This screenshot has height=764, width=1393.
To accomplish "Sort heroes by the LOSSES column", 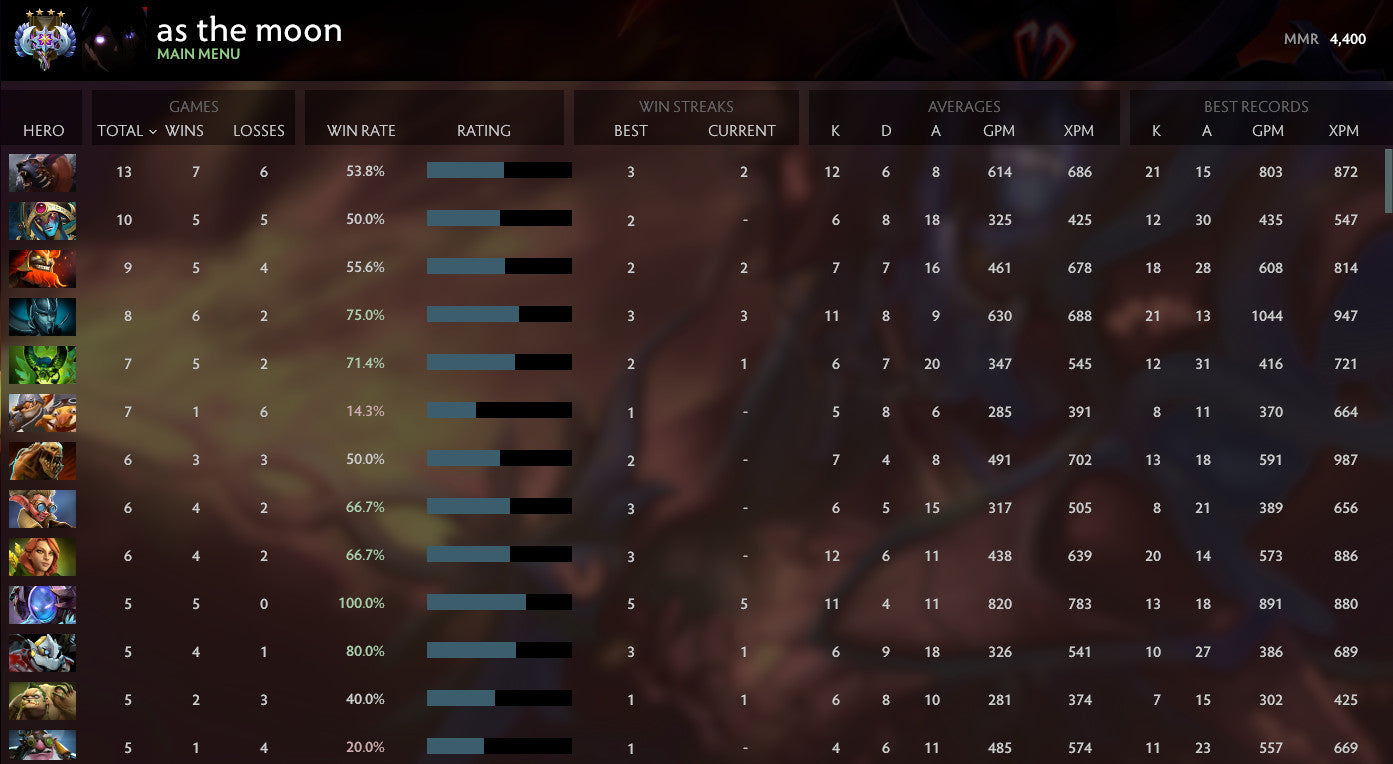I will [x=258, y=131].
